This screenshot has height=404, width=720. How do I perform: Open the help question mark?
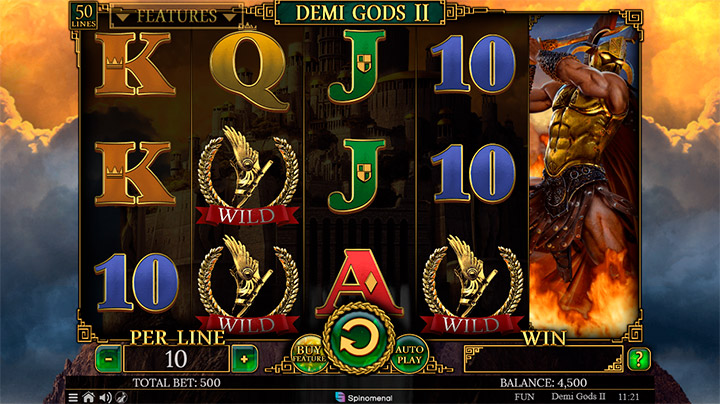tap(640, 358)
